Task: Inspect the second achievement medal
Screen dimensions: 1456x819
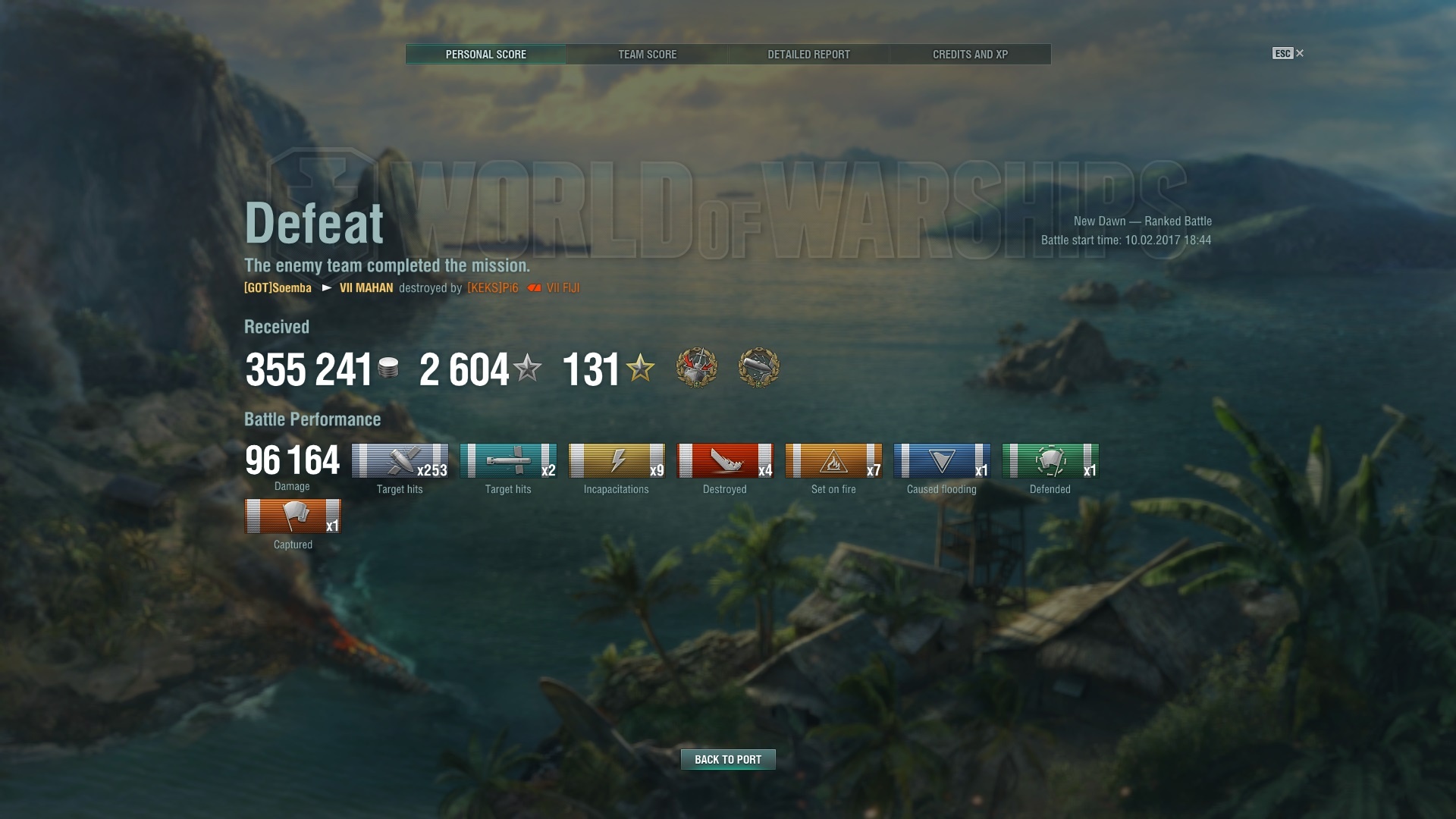Action: coord(758,368)
